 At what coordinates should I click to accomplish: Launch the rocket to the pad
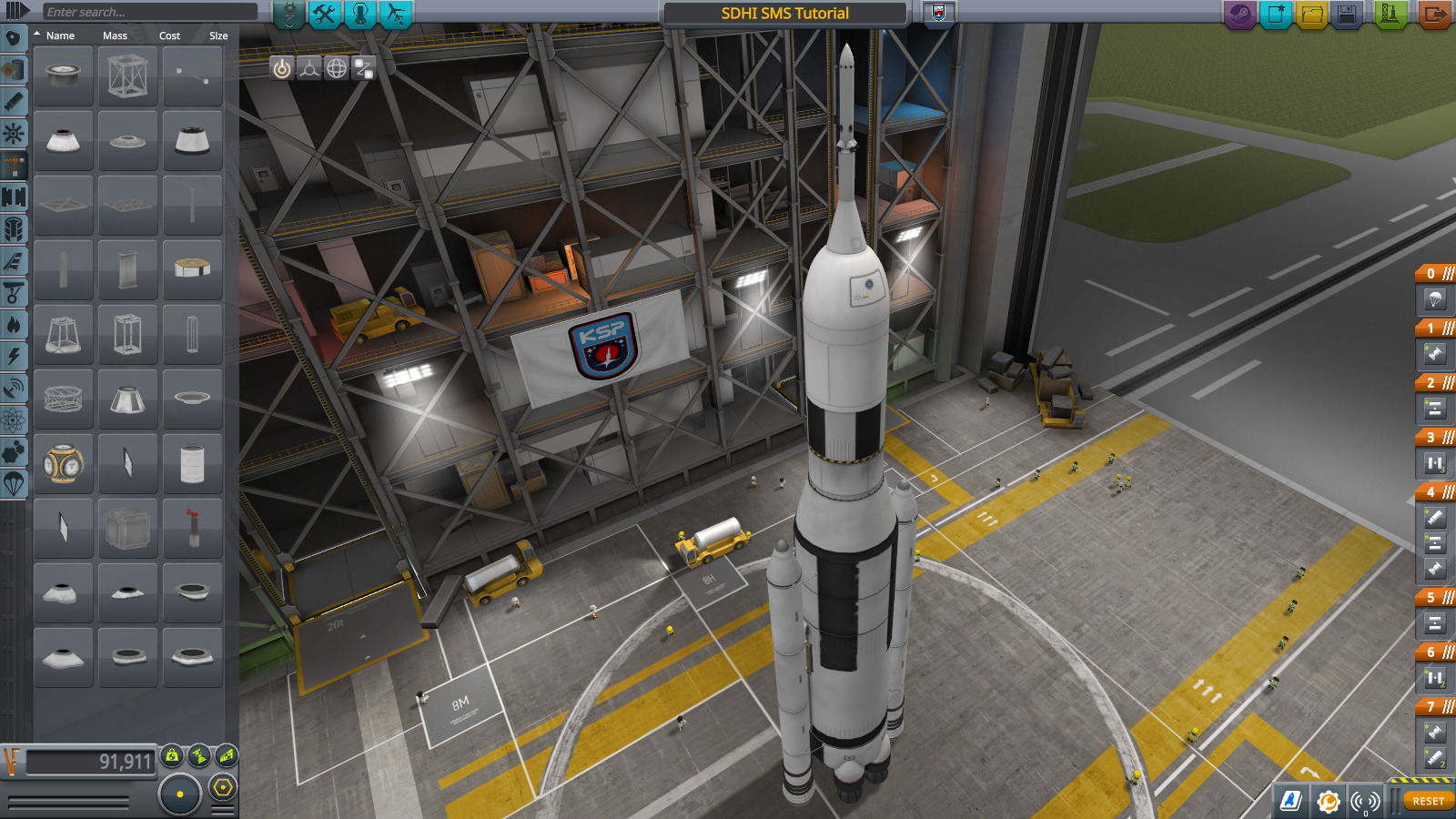pos(1390,15)
